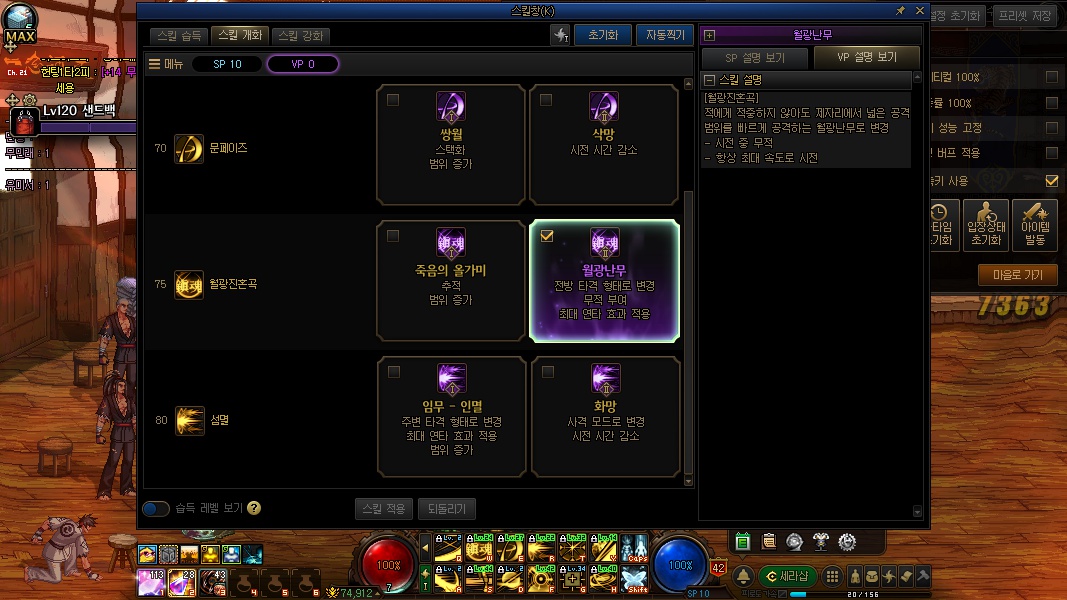Pick the 죽음의 올가미 enhancement card

[x=451, y=281]
